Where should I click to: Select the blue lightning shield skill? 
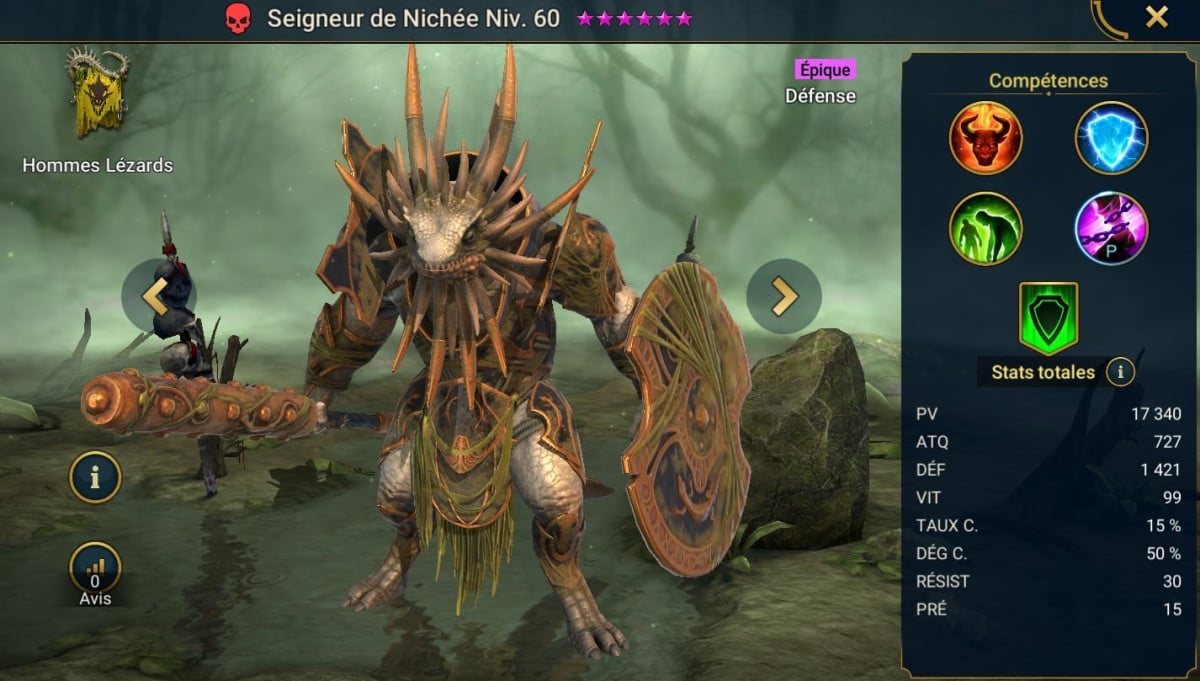click(1111, 138)
